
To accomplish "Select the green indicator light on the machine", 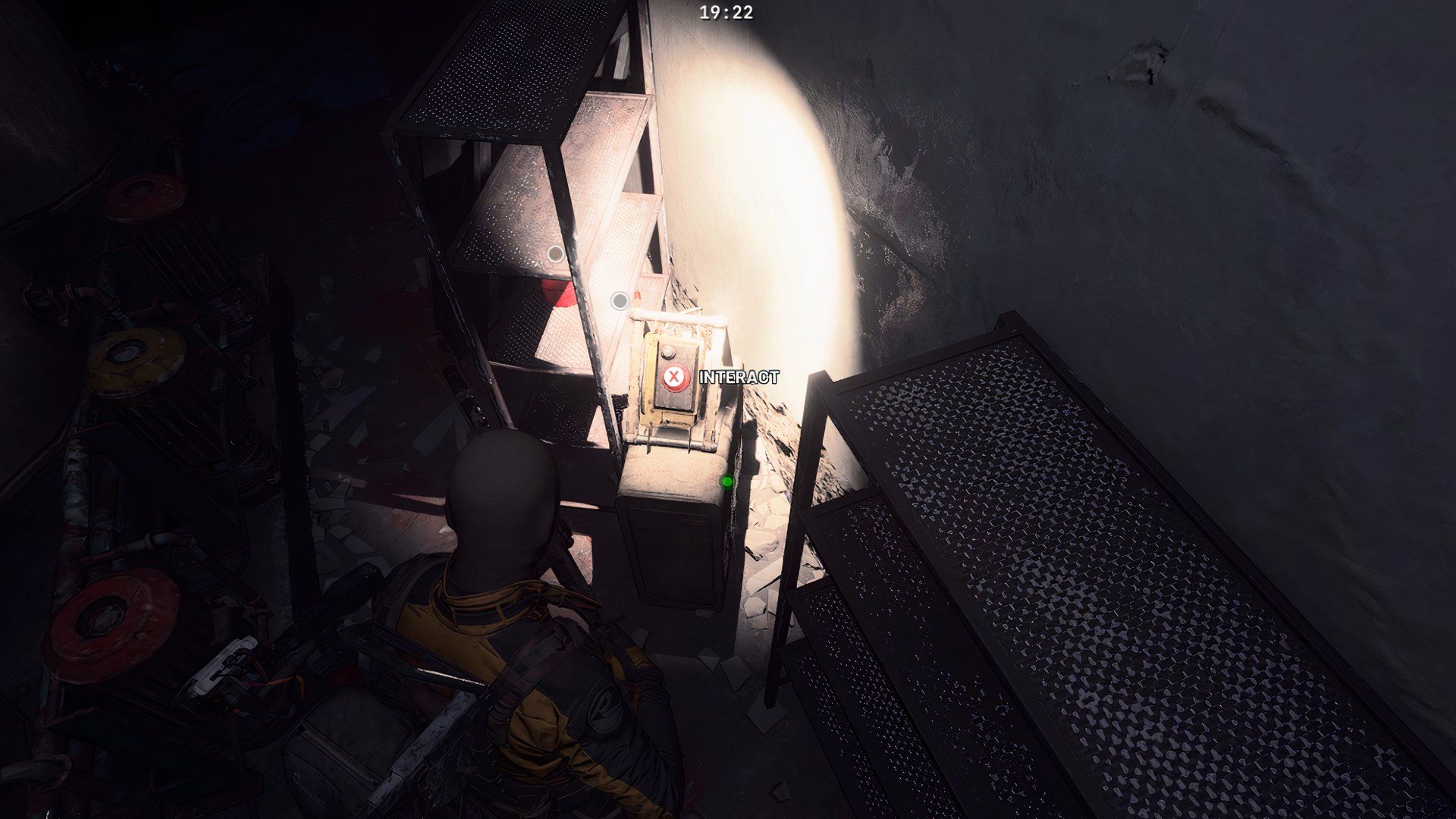I will click(x=726, y=482).
